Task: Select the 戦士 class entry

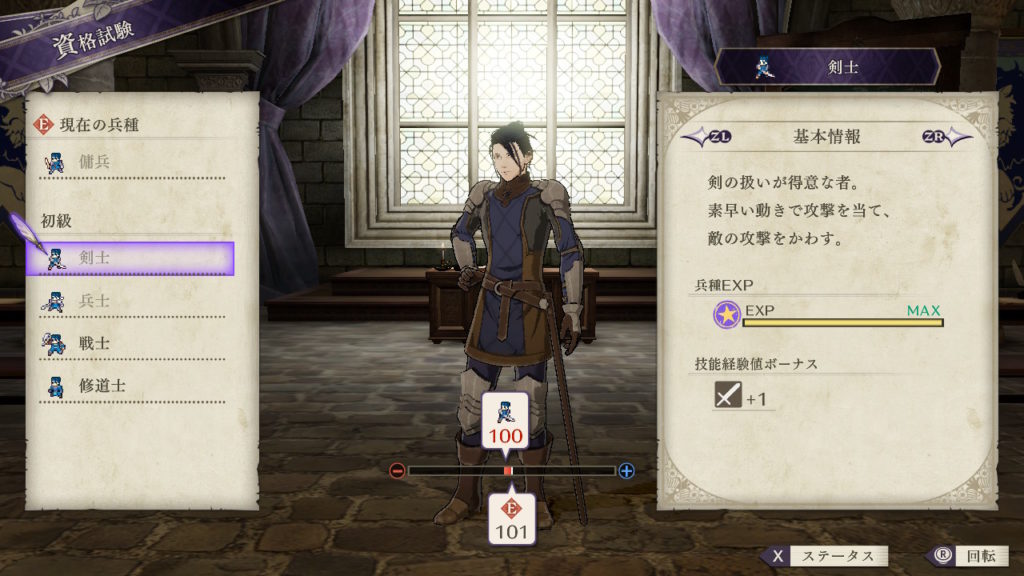Action: (130, 343)
